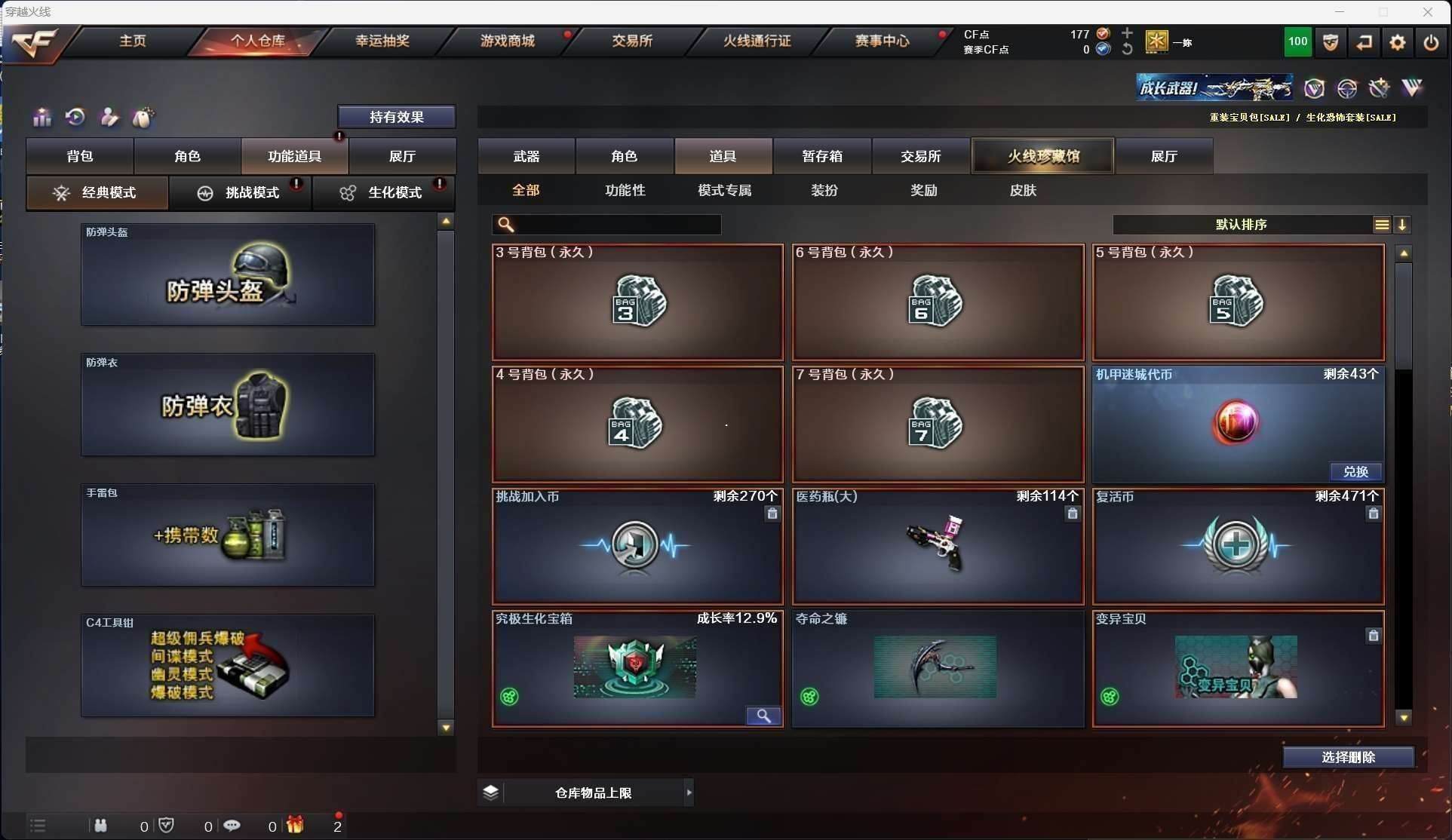Click the 持有效果 button
1452x840 pixels.
(x=396, y=117)
